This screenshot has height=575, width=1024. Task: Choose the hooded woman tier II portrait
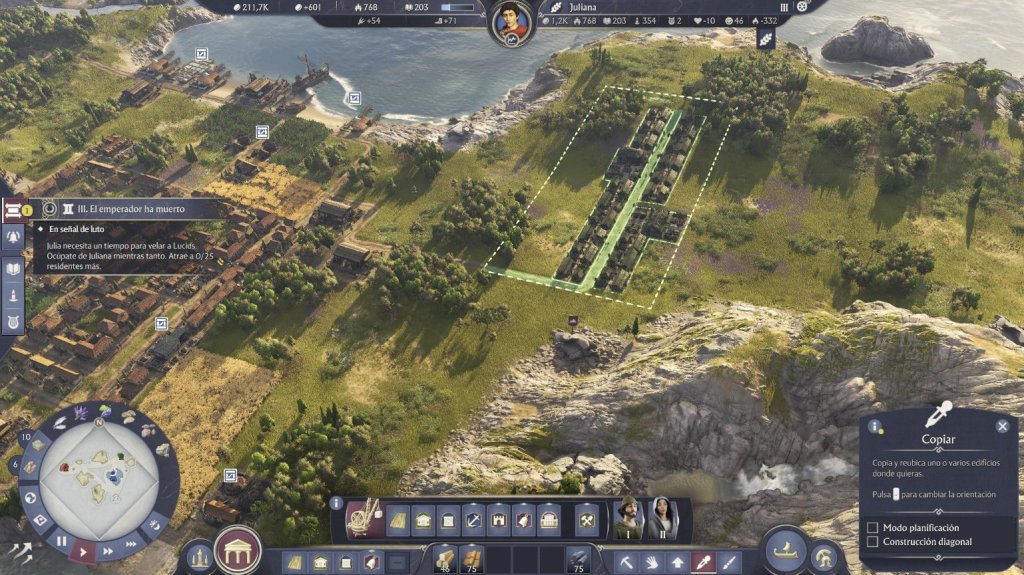pos(661,518)
